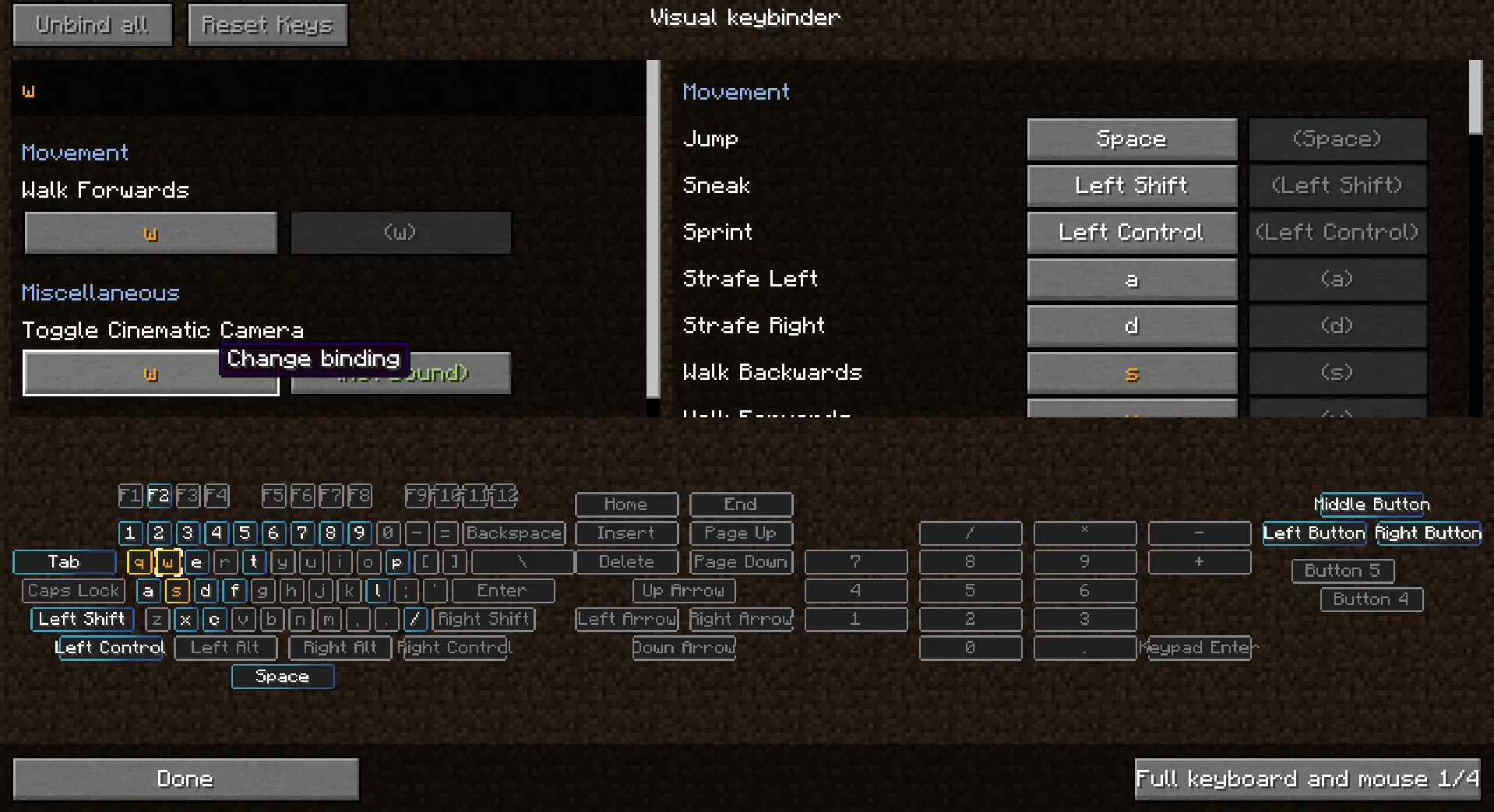
Task: Change the Jump binding from Space
Action: (x=1131, y=139)
